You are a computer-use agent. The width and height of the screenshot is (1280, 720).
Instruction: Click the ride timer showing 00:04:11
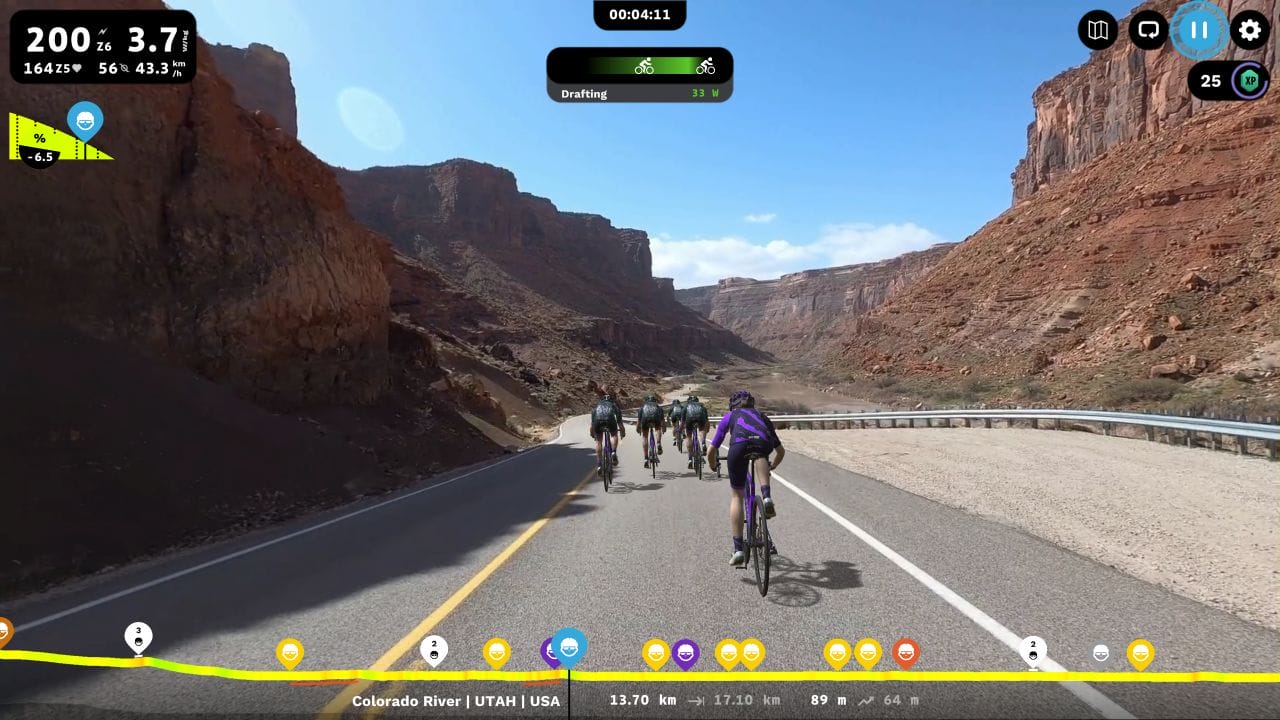click(640, 14)
